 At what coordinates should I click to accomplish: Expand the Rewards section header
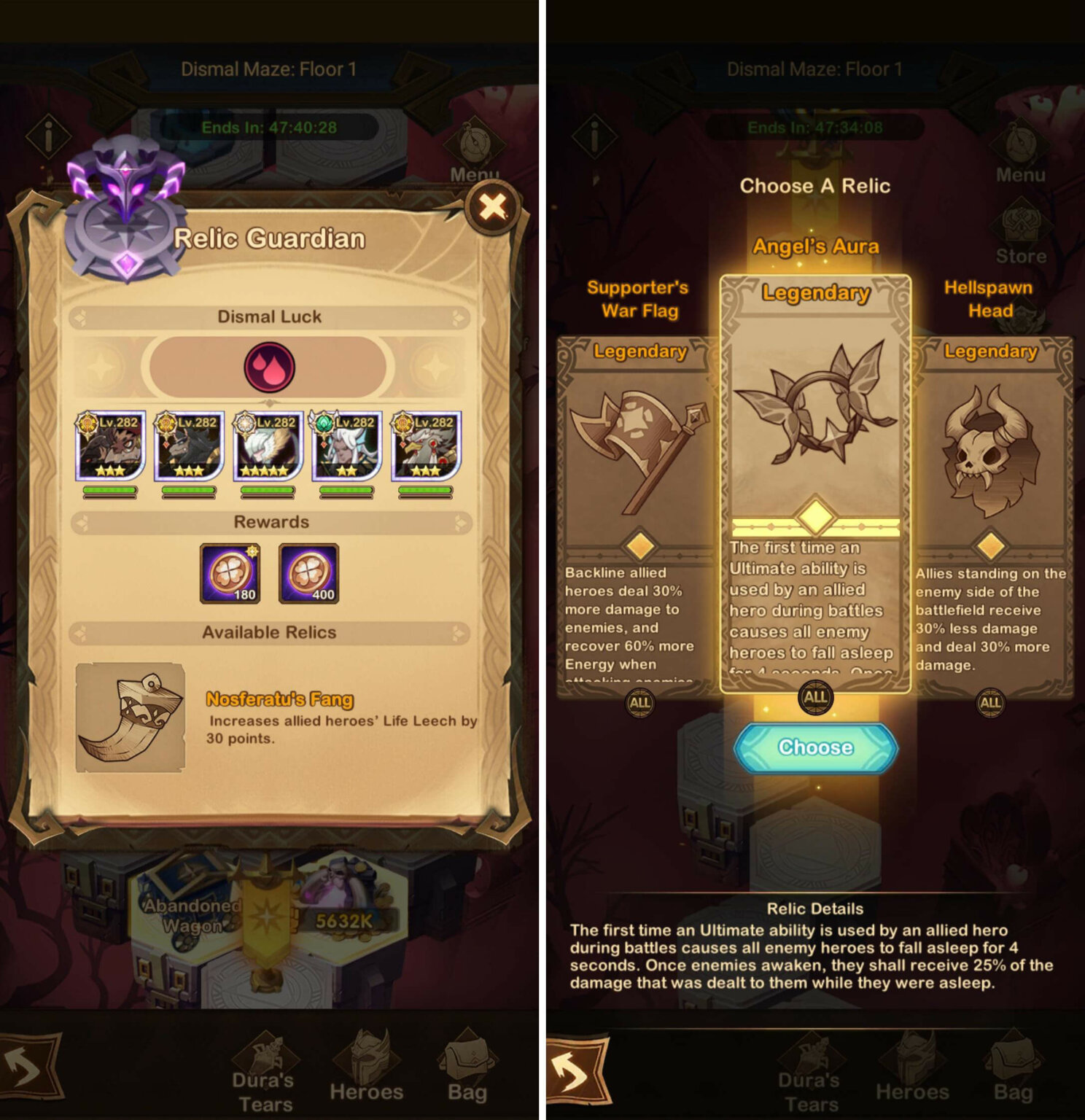pos(268,521)
